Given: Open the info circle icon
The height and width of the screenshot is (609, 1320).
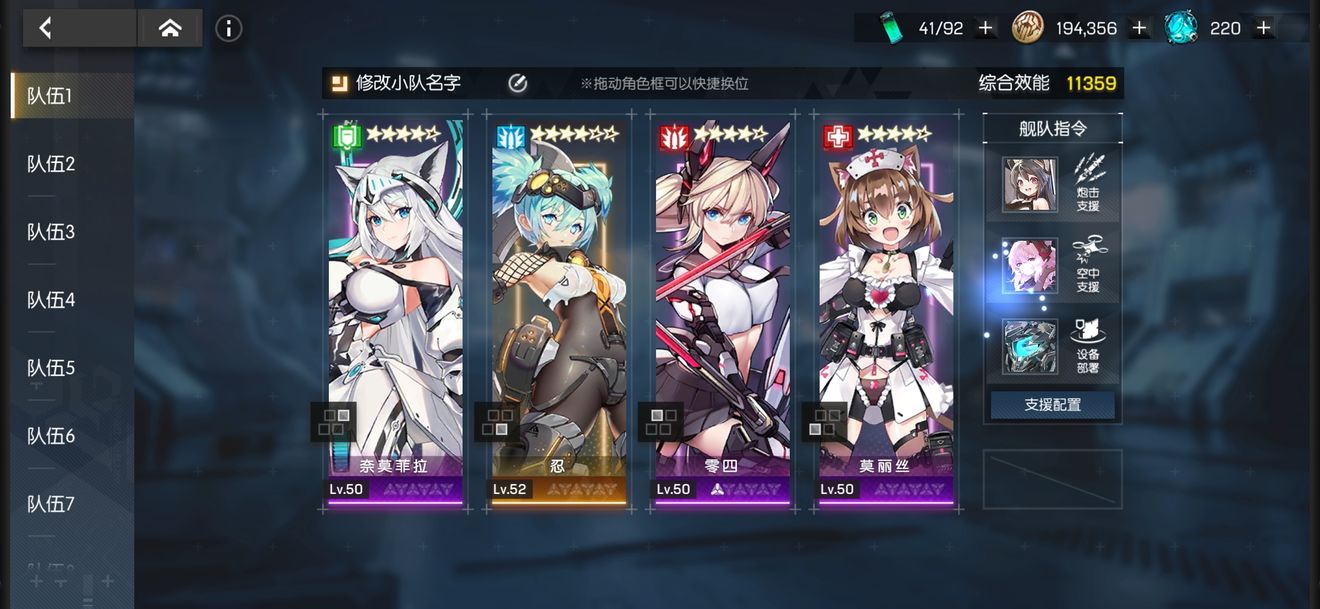Looking at the screenshot, I should tap(229, 28).
